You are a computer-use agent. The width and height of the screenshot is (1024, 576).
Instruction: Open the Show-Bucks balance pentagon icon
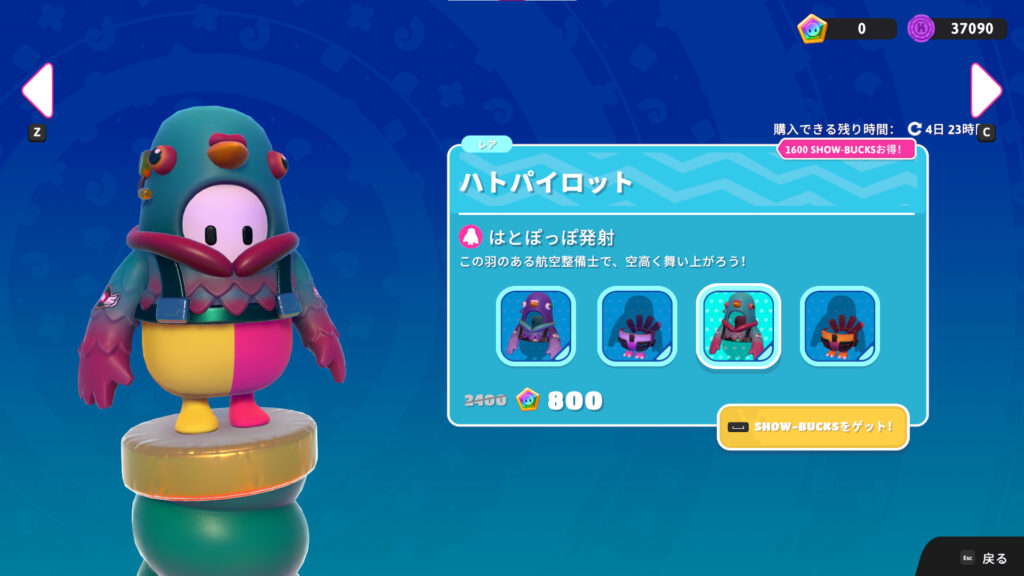point(812,29)
